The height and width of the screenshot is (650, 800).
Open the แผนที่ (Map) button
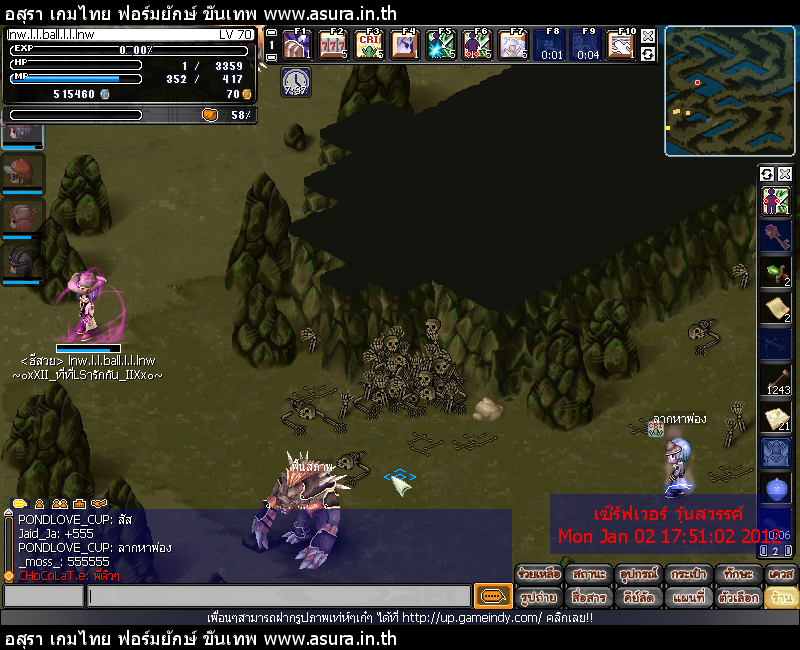[688, 597]
